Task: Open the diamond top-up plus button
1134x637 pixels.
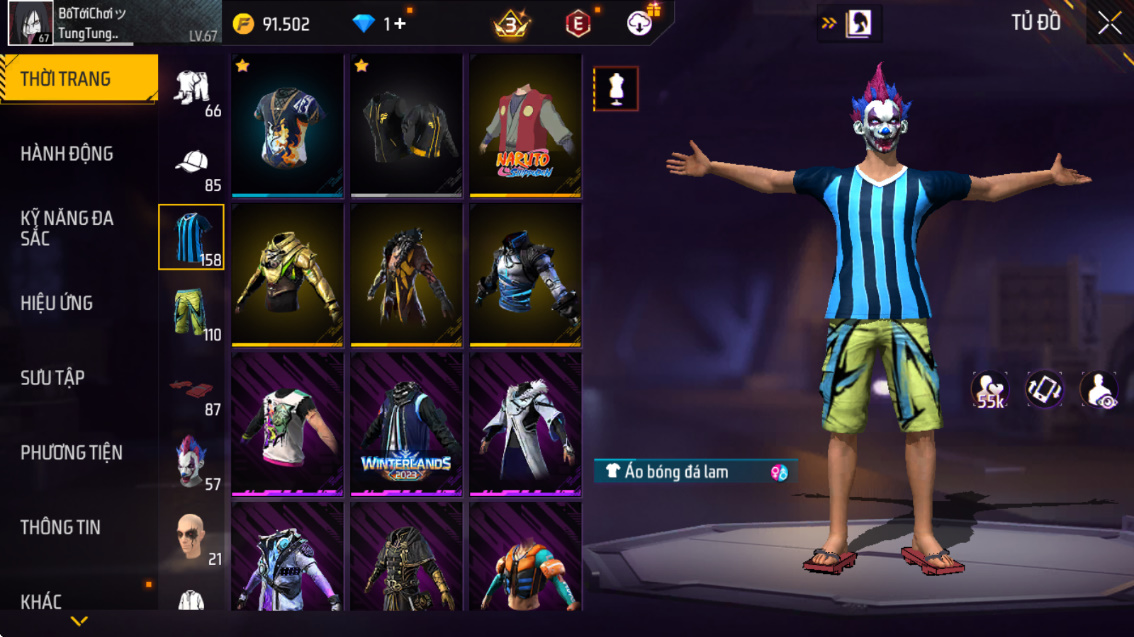Action: (x=400, y=24)
